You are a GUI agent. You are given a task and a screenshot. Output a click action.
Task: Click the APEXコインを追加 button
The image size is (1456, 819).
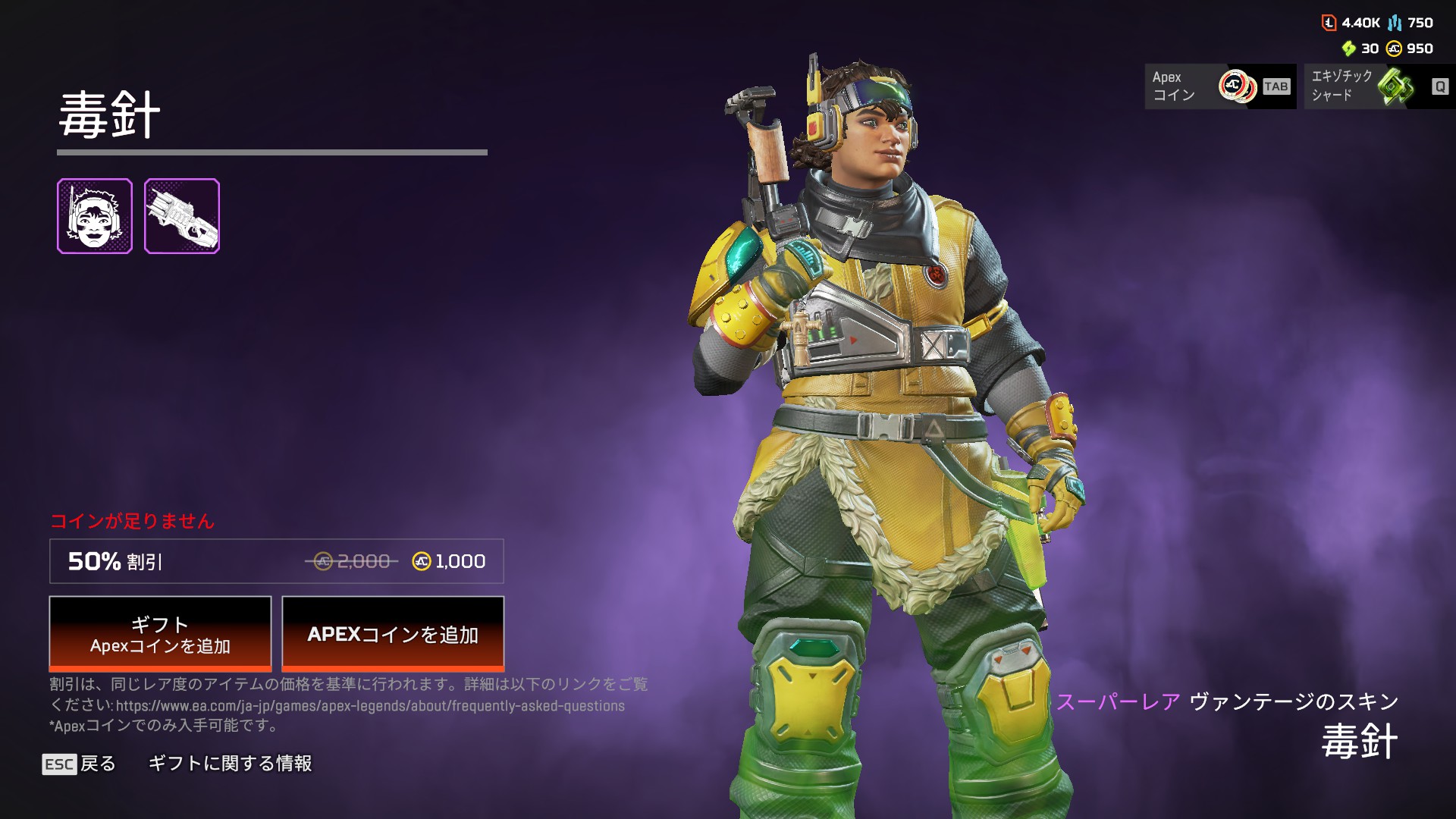(393, 634)
